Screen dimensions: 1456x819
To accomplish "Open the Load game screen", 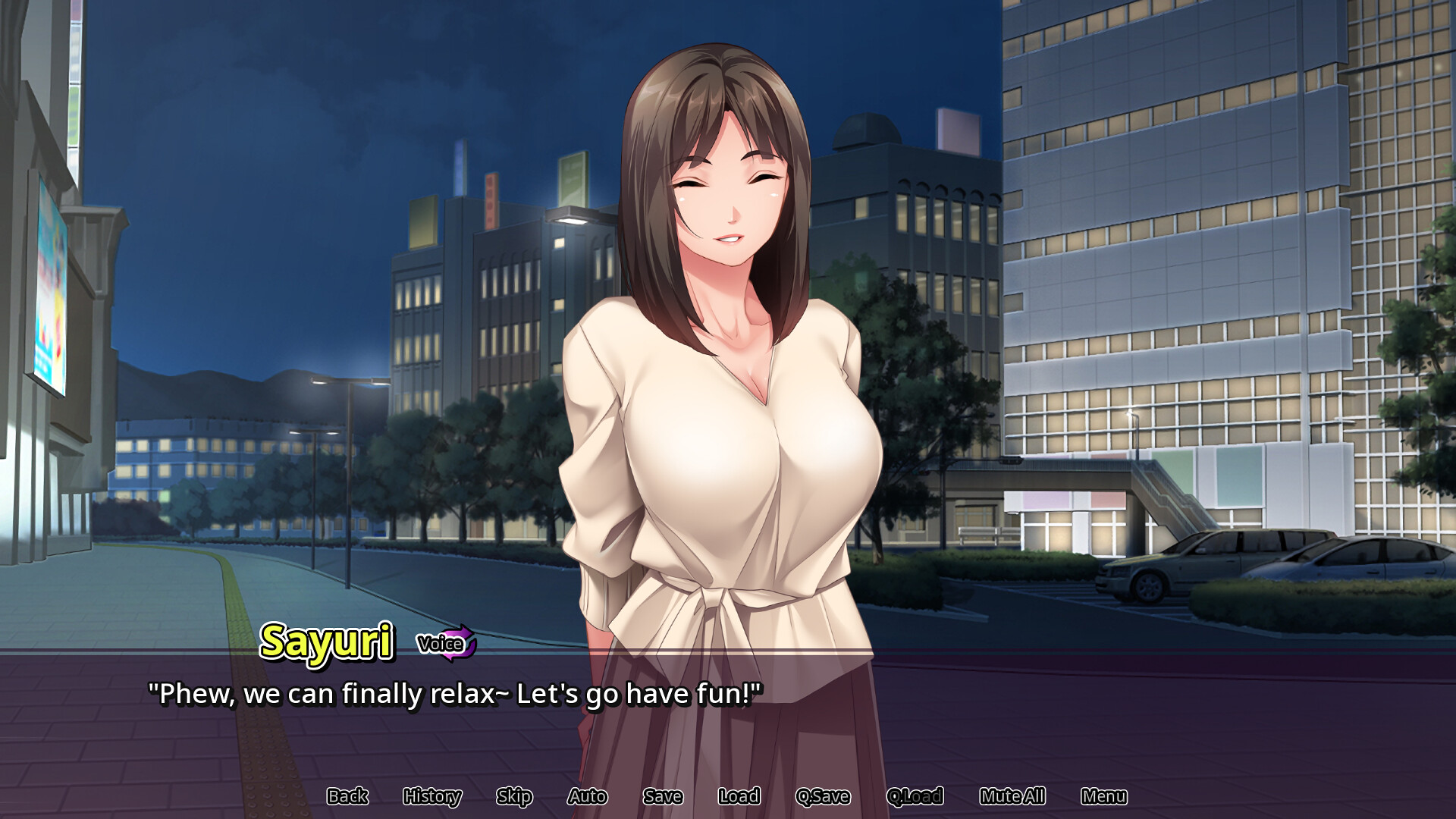I will (739, 796).
